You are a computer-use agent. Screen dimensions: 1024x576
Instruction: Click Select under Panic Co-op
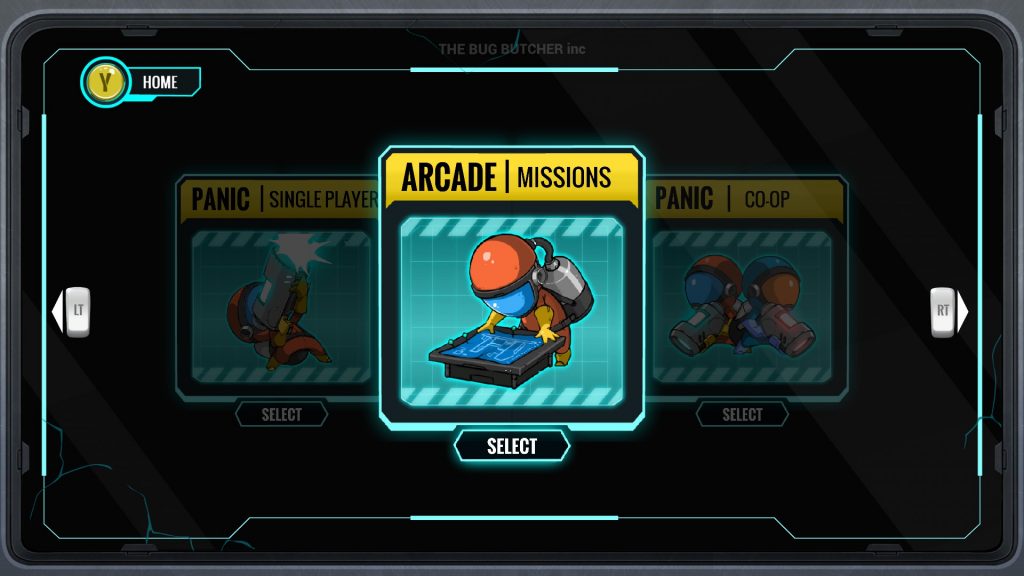tap(742, 414)
